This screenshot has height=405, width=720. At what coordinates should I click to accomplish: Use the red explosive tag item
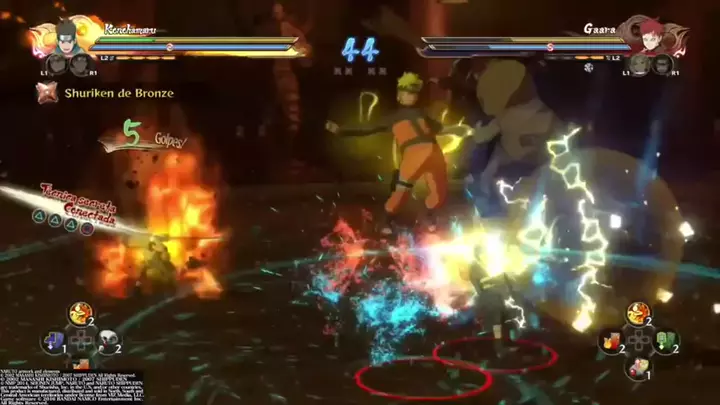609,341
